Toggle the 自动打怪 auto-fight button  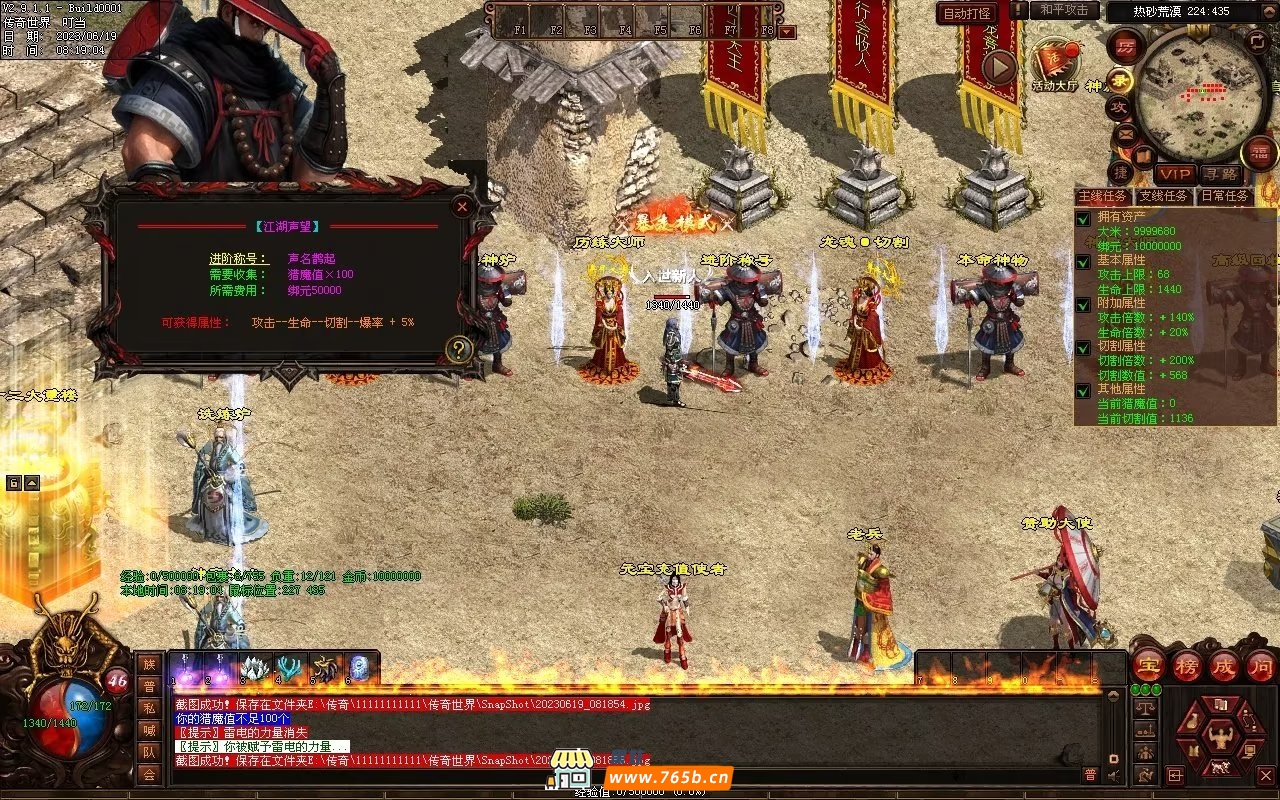(x=967, y=13)
